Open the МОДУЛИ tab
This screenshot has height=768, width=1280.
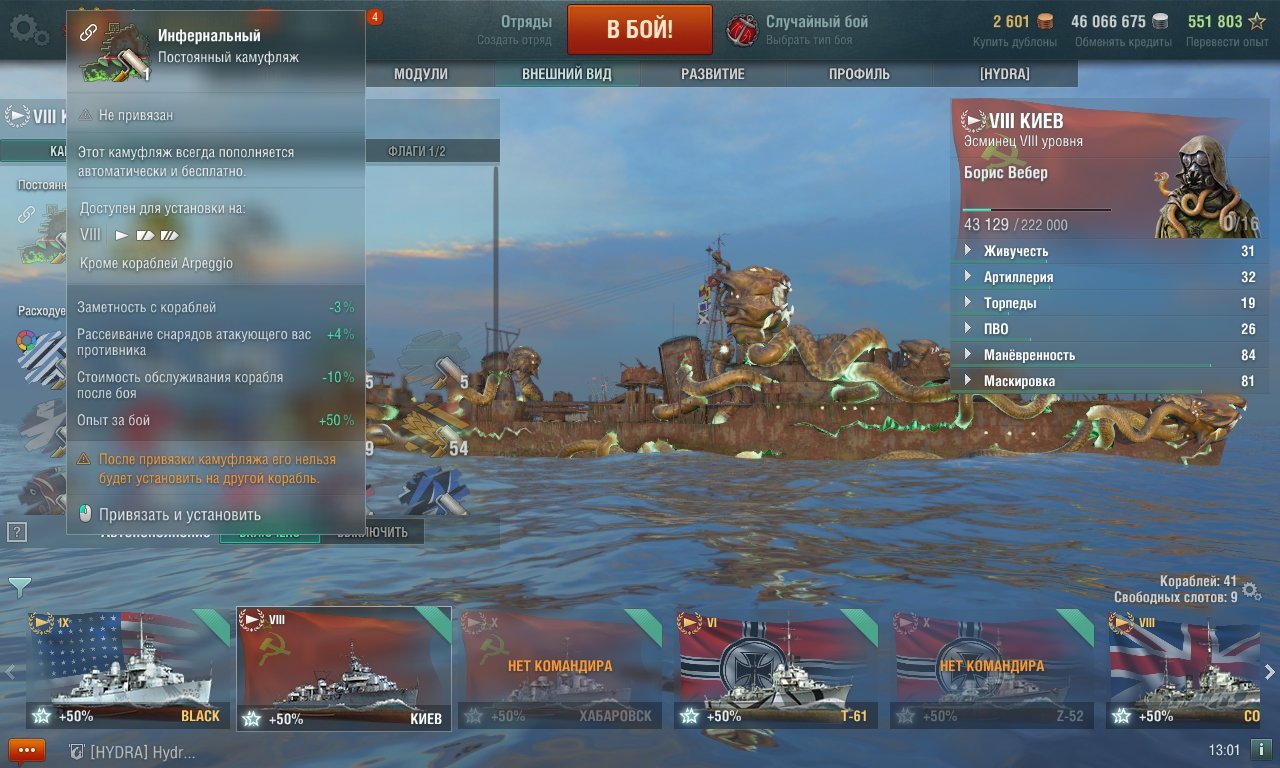click(x=420, y=74)
